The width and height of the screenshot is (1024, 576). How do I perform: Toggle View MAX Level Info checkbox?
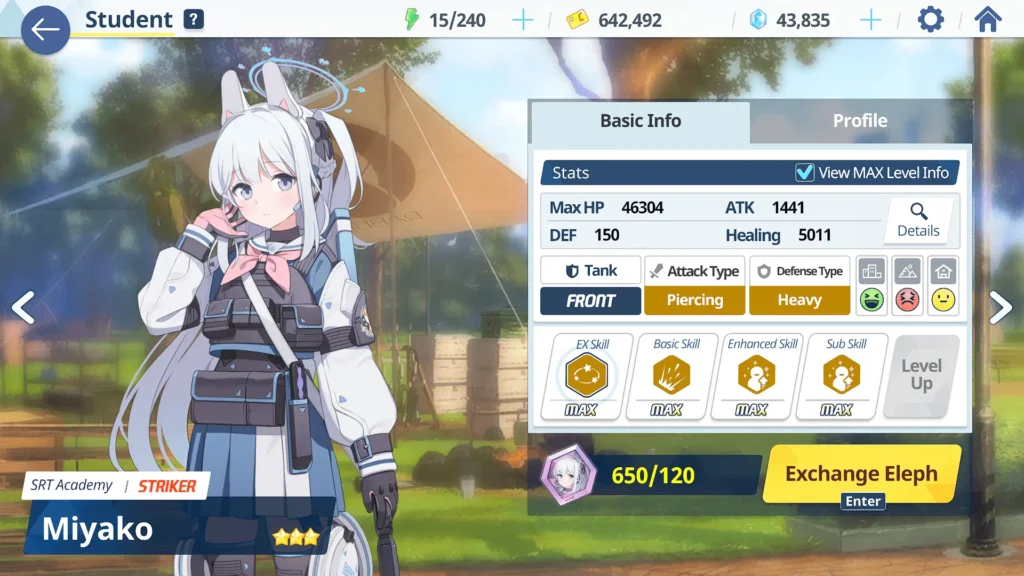click(x=804, y=173)
